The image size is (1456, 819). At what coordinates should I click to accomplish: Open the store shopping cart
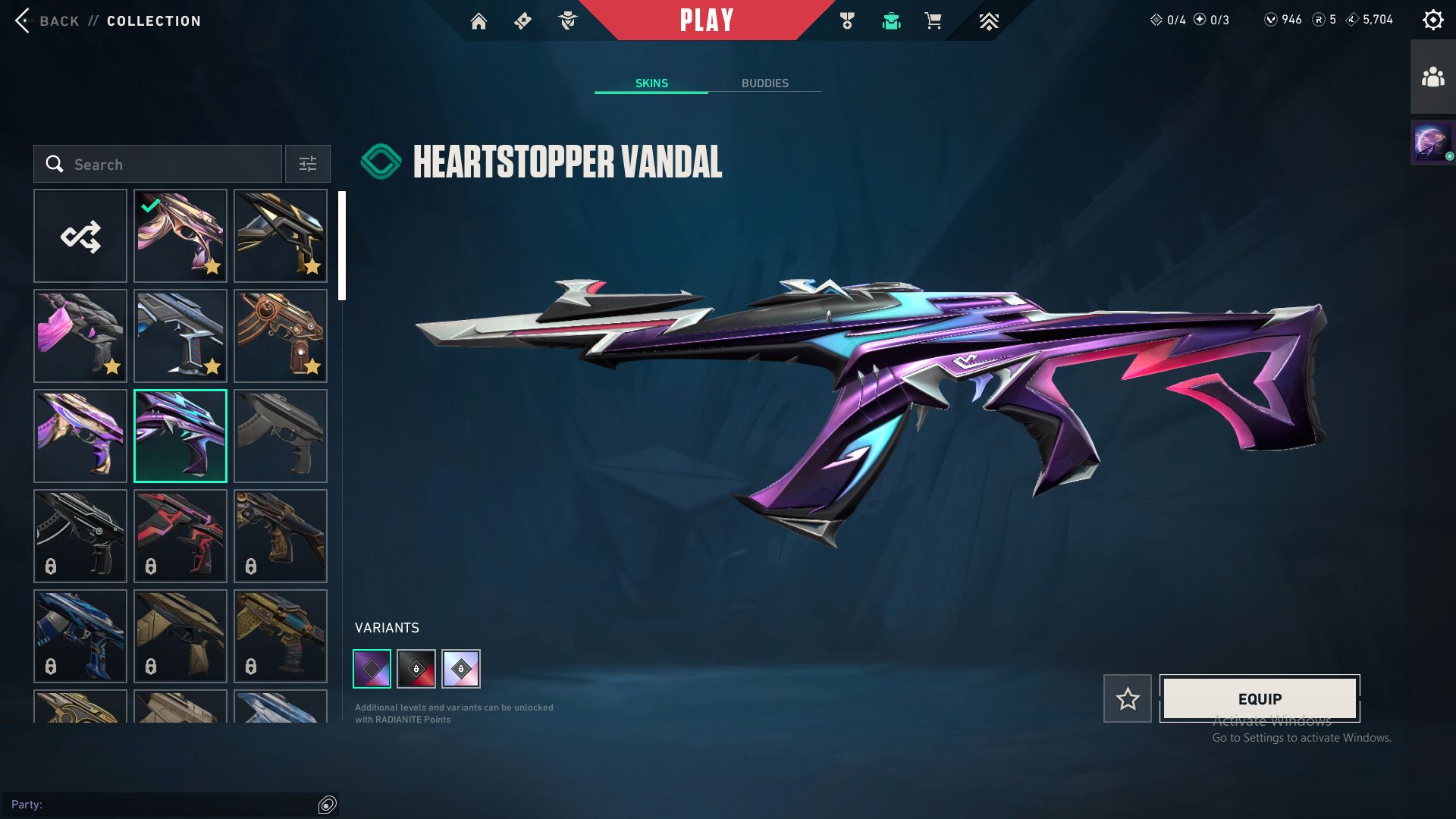[934, 21]
